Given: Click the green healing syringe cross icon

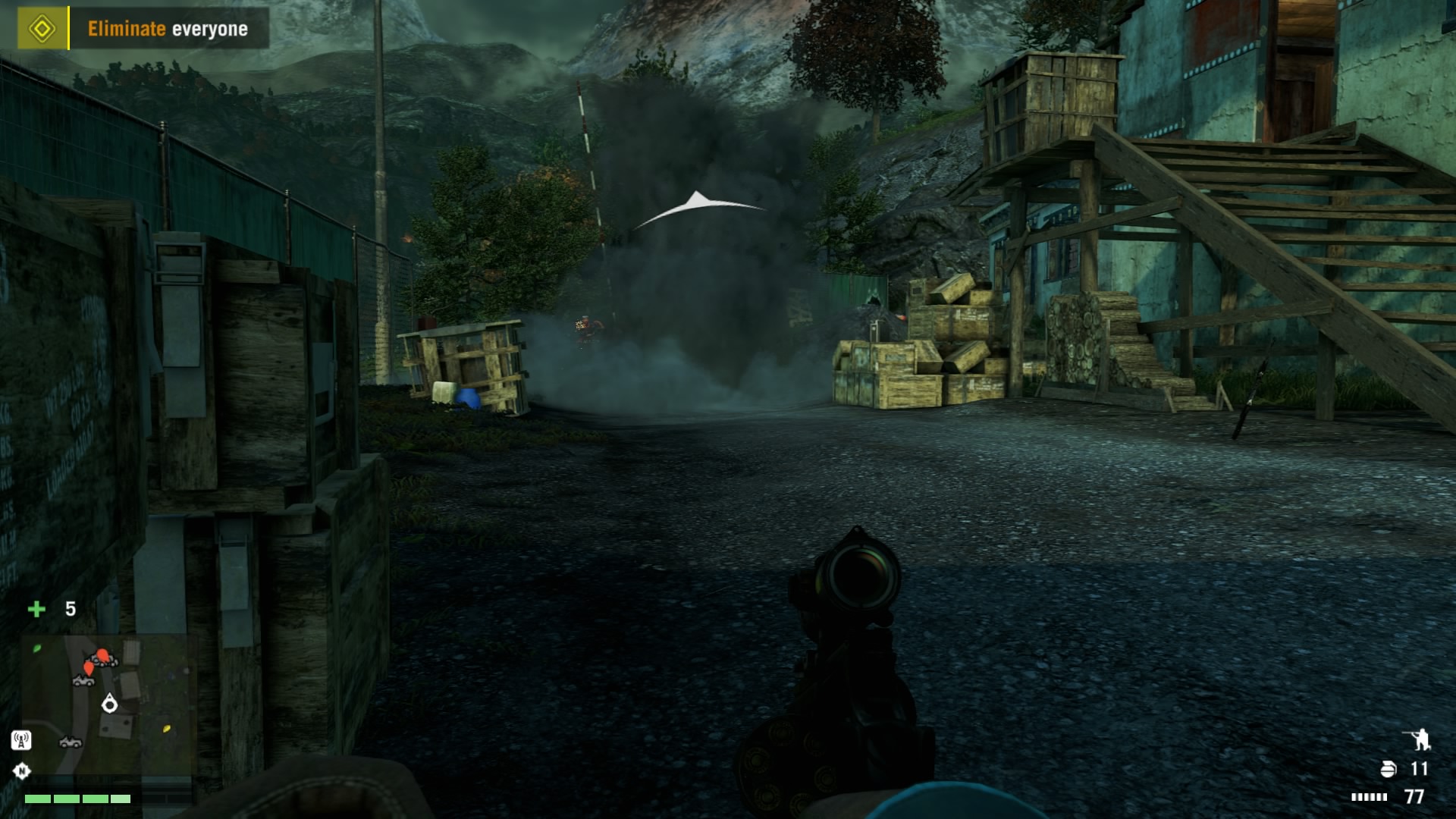Looking at the screenshot, I should (36, 609).
